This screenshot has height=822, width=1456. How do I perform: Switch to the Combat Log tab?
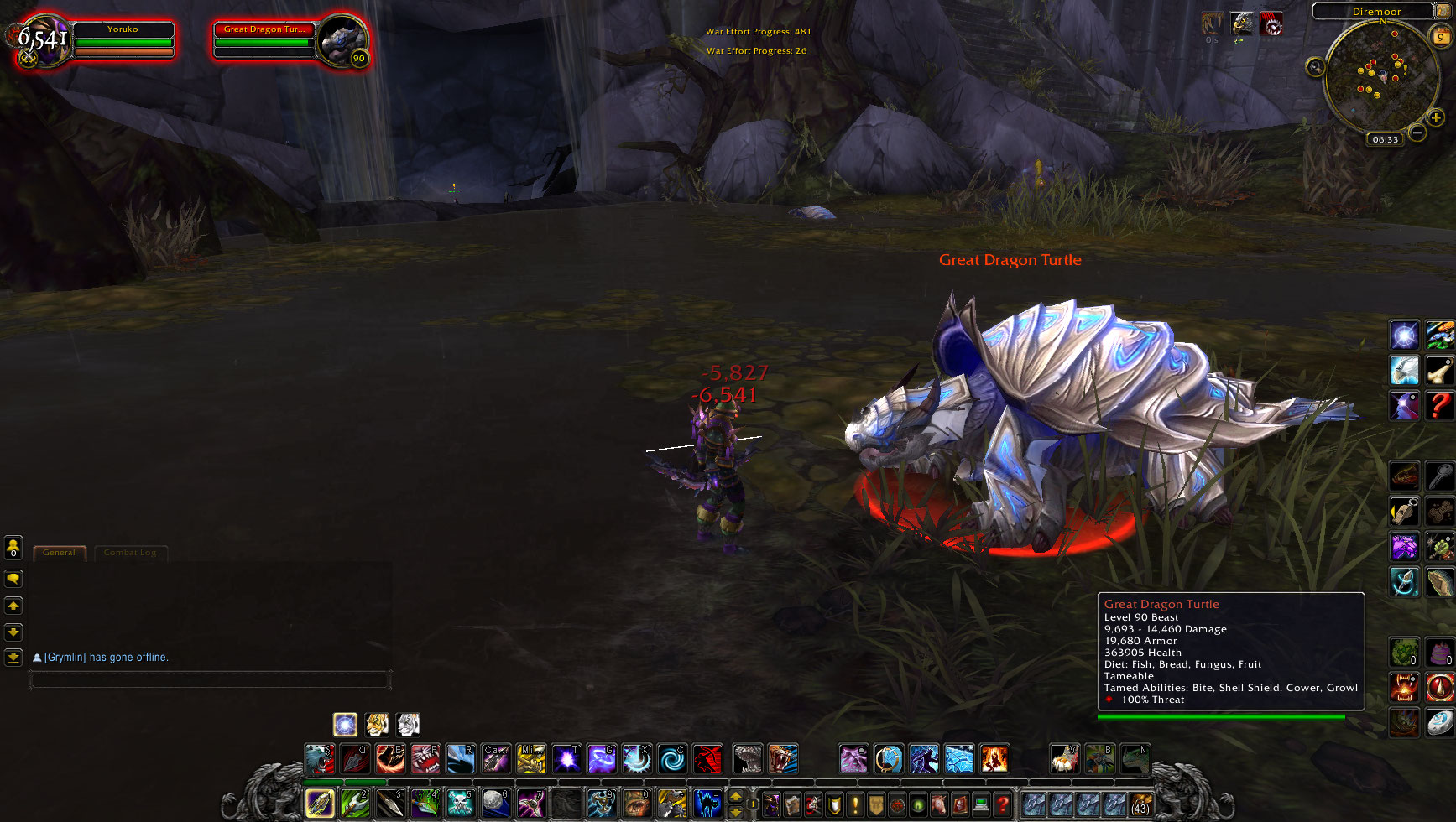click(x=130, y=553)
